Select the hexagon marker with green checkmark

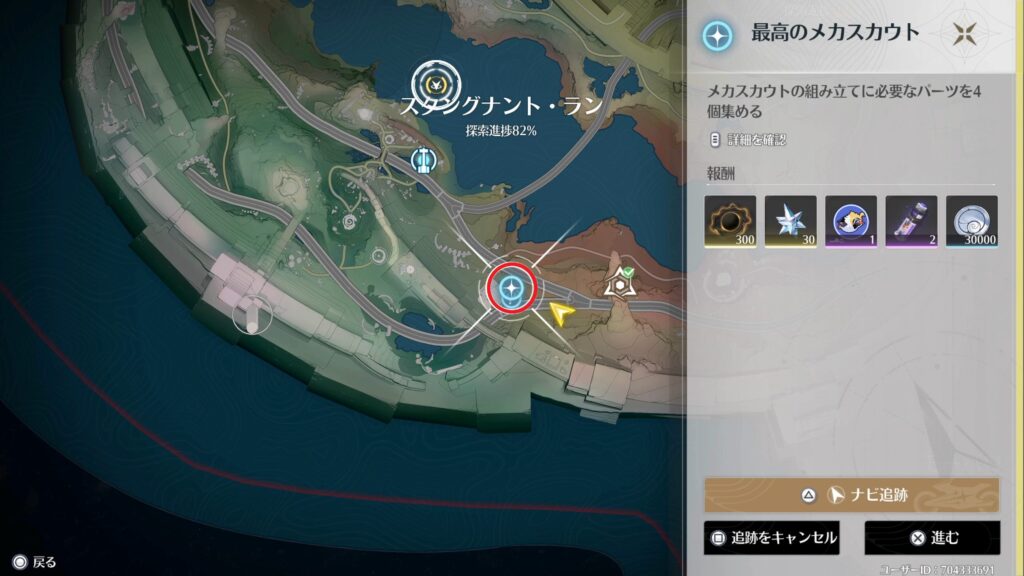point(620,285)
